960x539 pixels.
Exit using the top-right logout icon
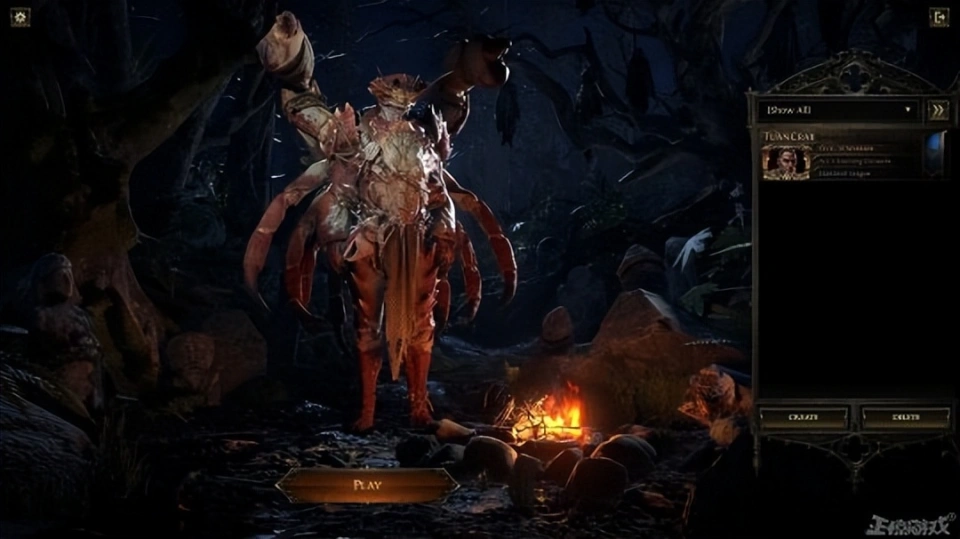click(939, 17)
